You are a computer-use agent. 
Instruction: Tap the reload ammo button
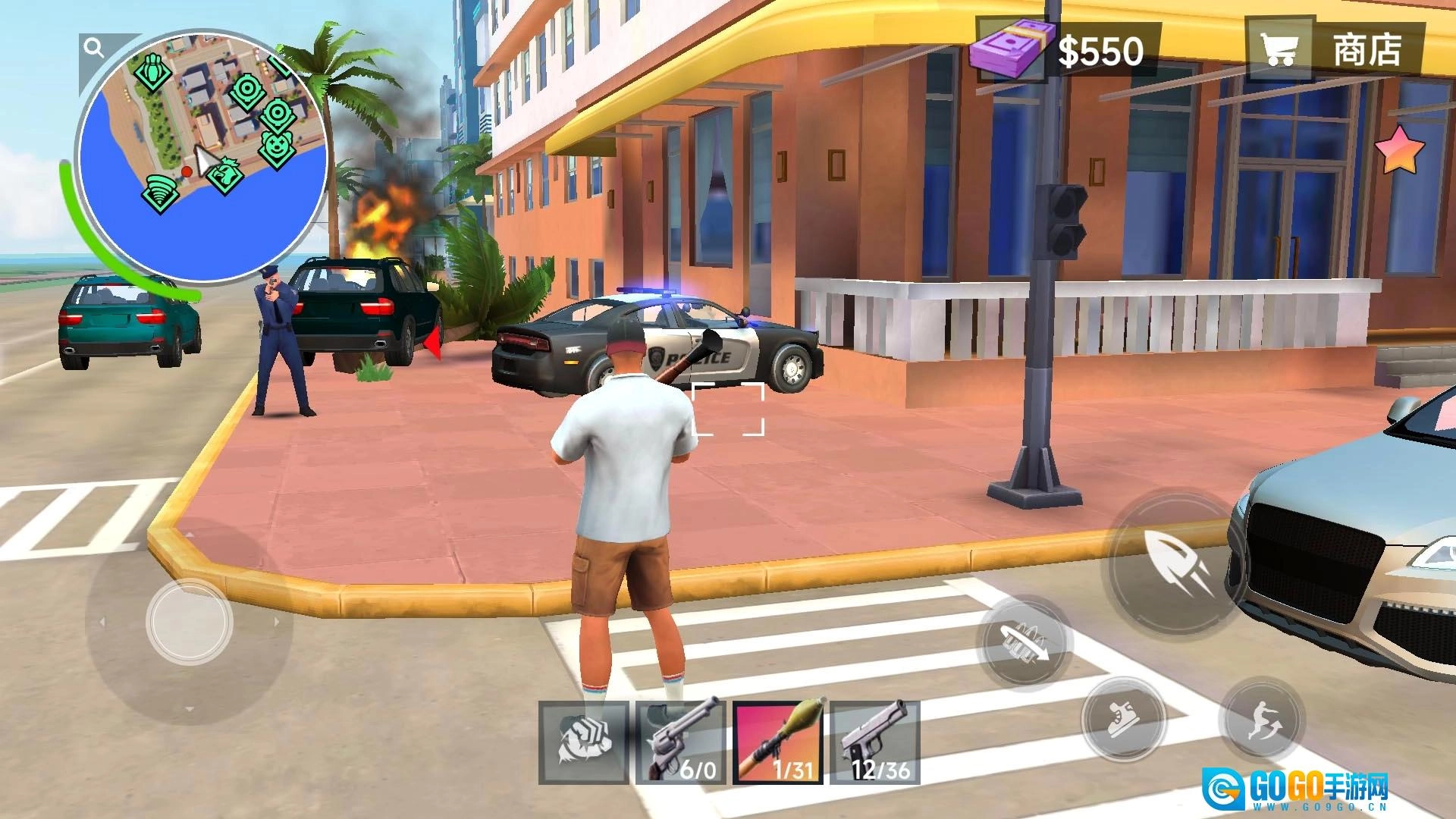pos(1025,641)
